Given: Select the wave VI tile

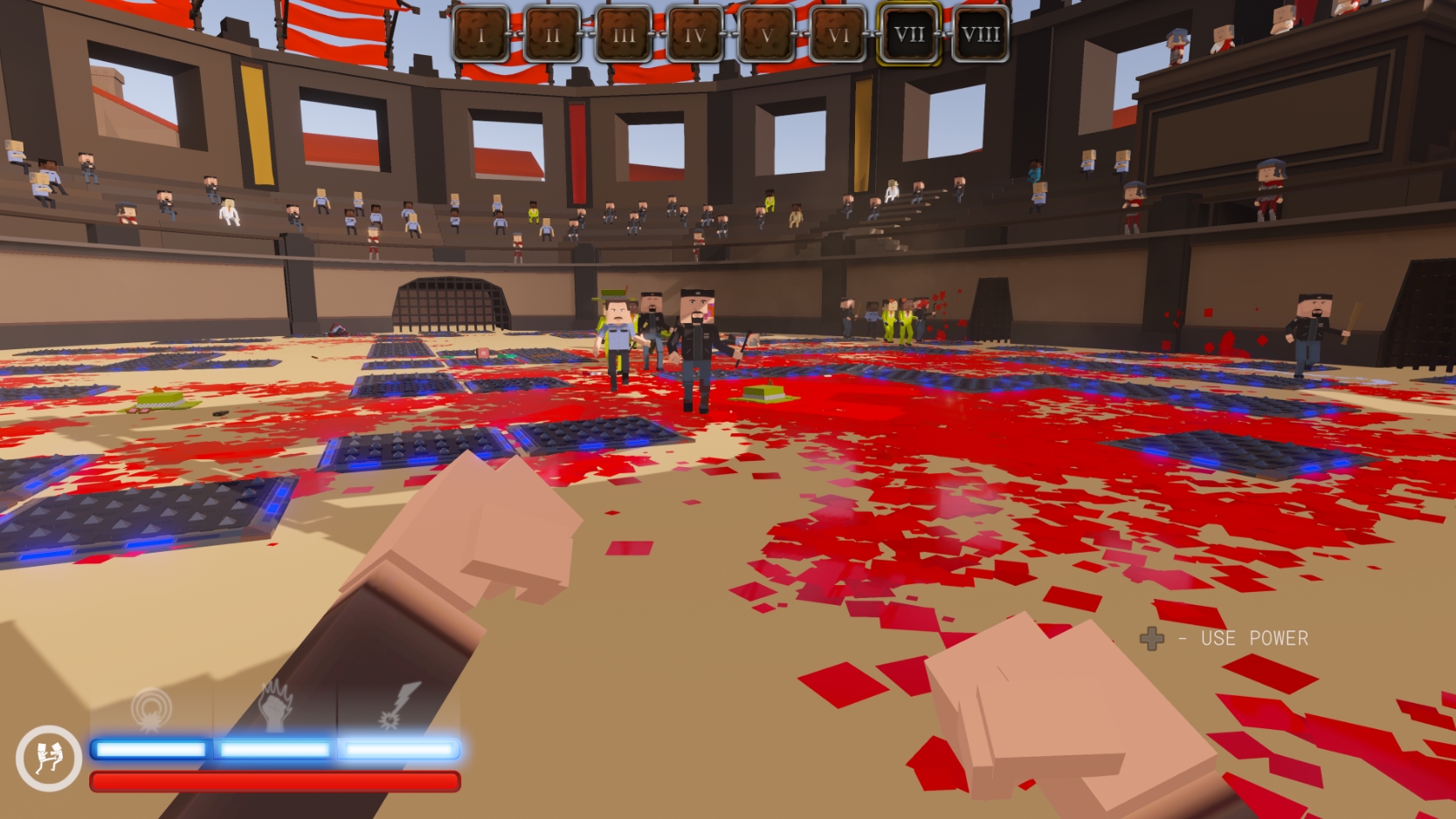Looking at the screenshot, I should pos(838,35).
